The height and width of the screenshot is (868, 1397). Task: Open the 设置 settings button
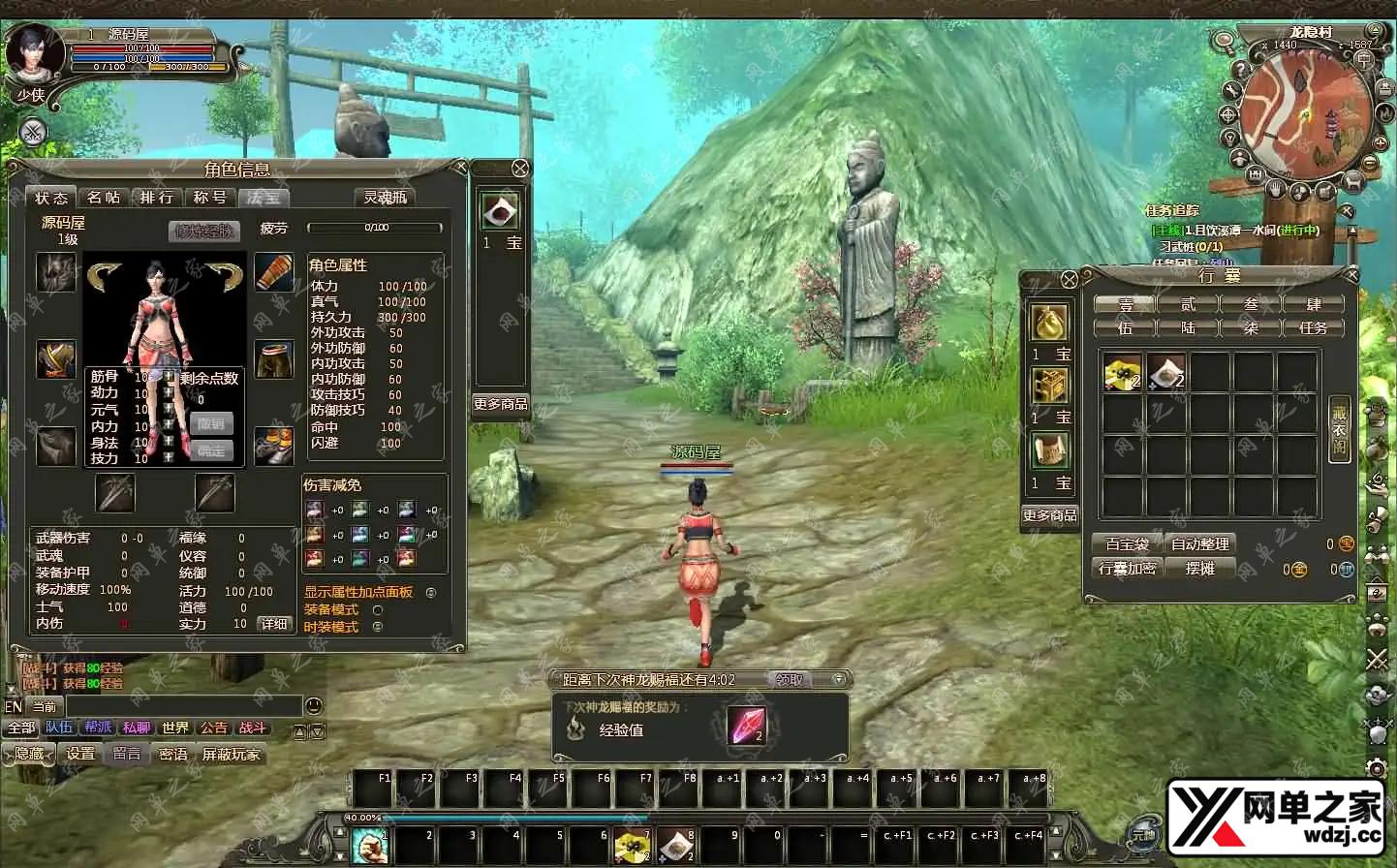pos(80,754)
